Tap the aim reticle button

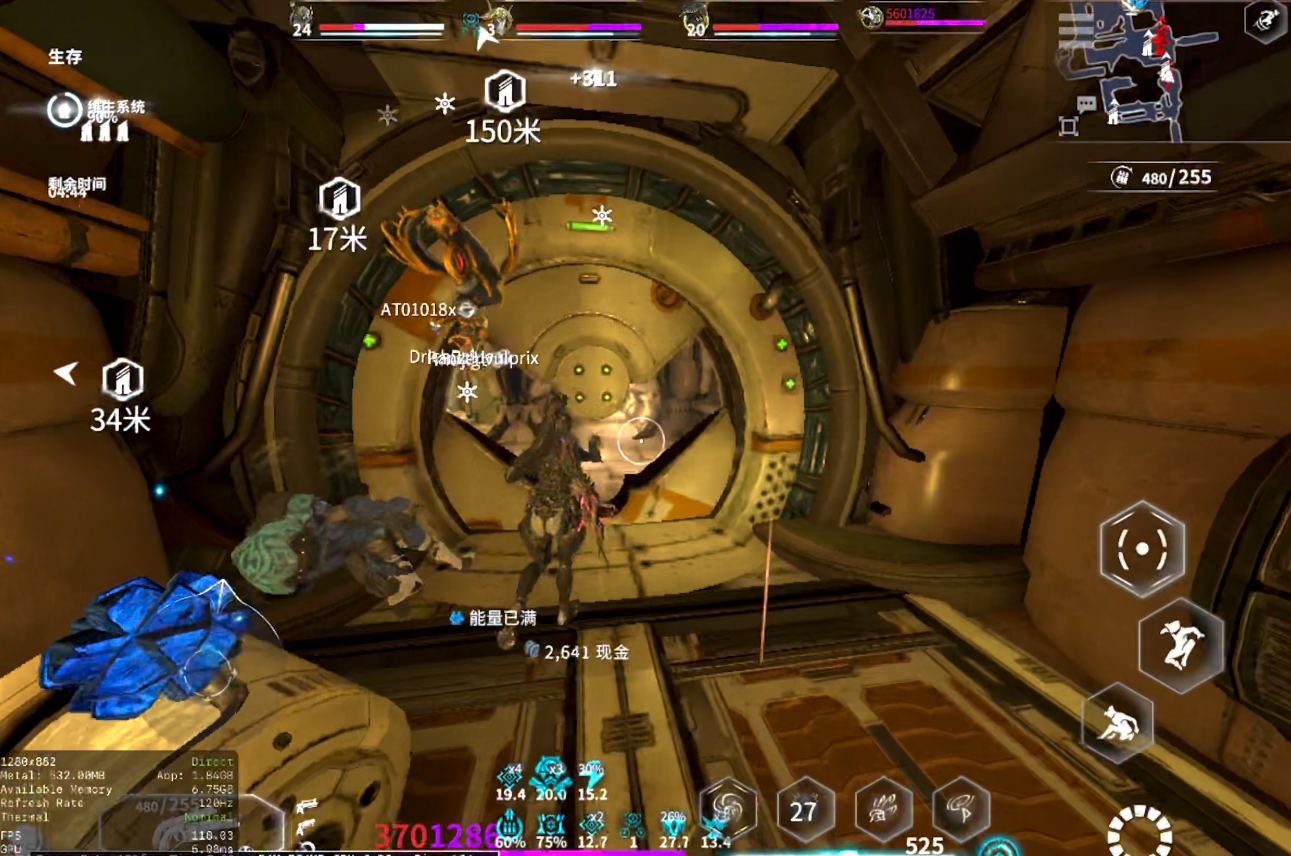(x=1141, y=549)
